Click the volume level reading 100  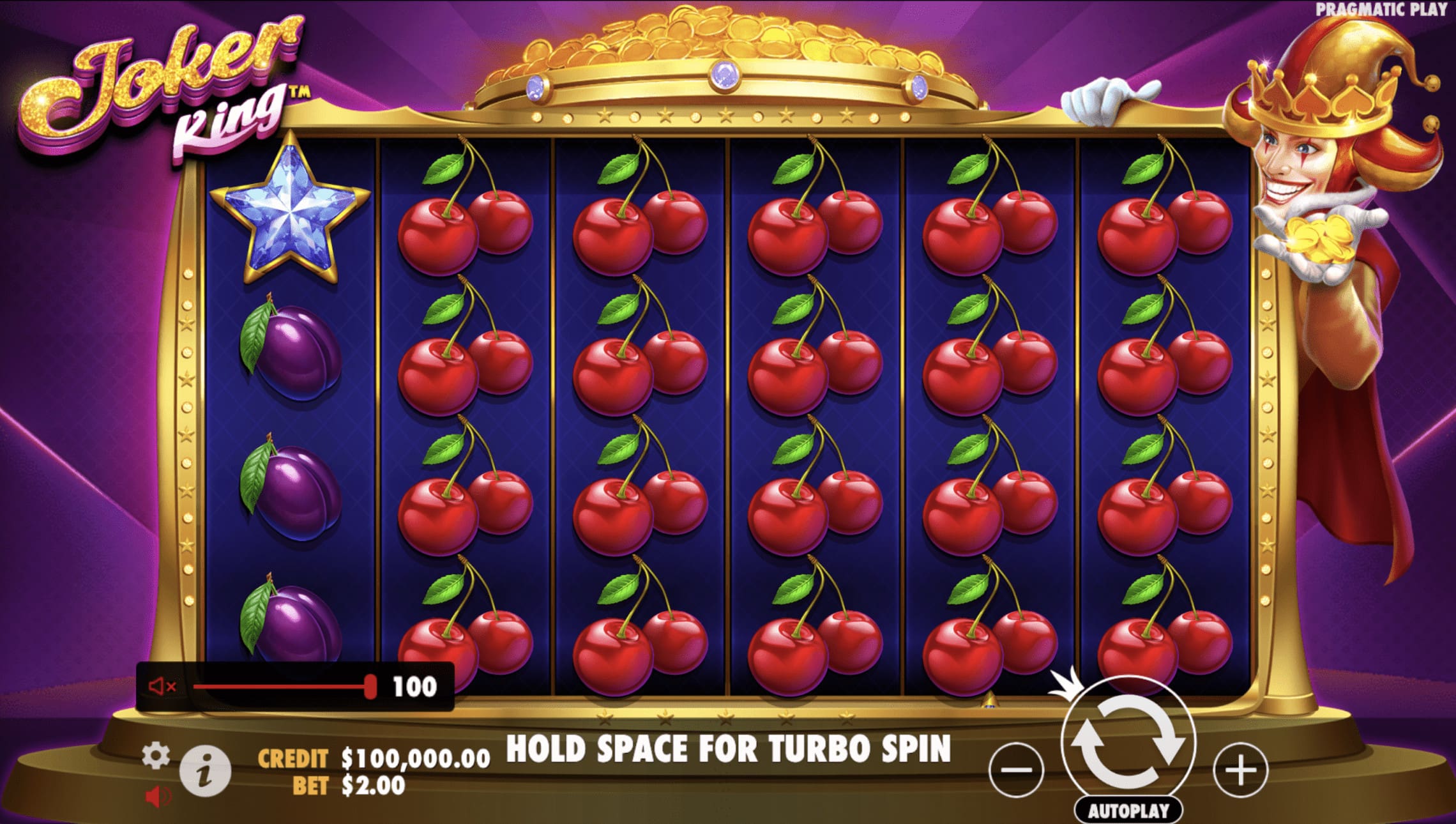(415, 687)
